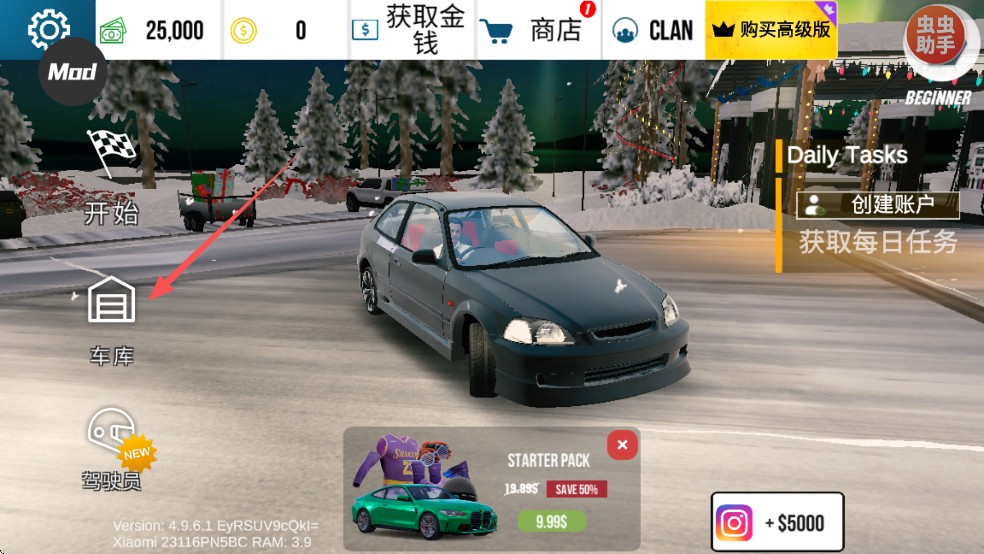Buy the Starter Pack for 9.99$
Viewport: 984px width, 554px height.
(x=551, y=521)
